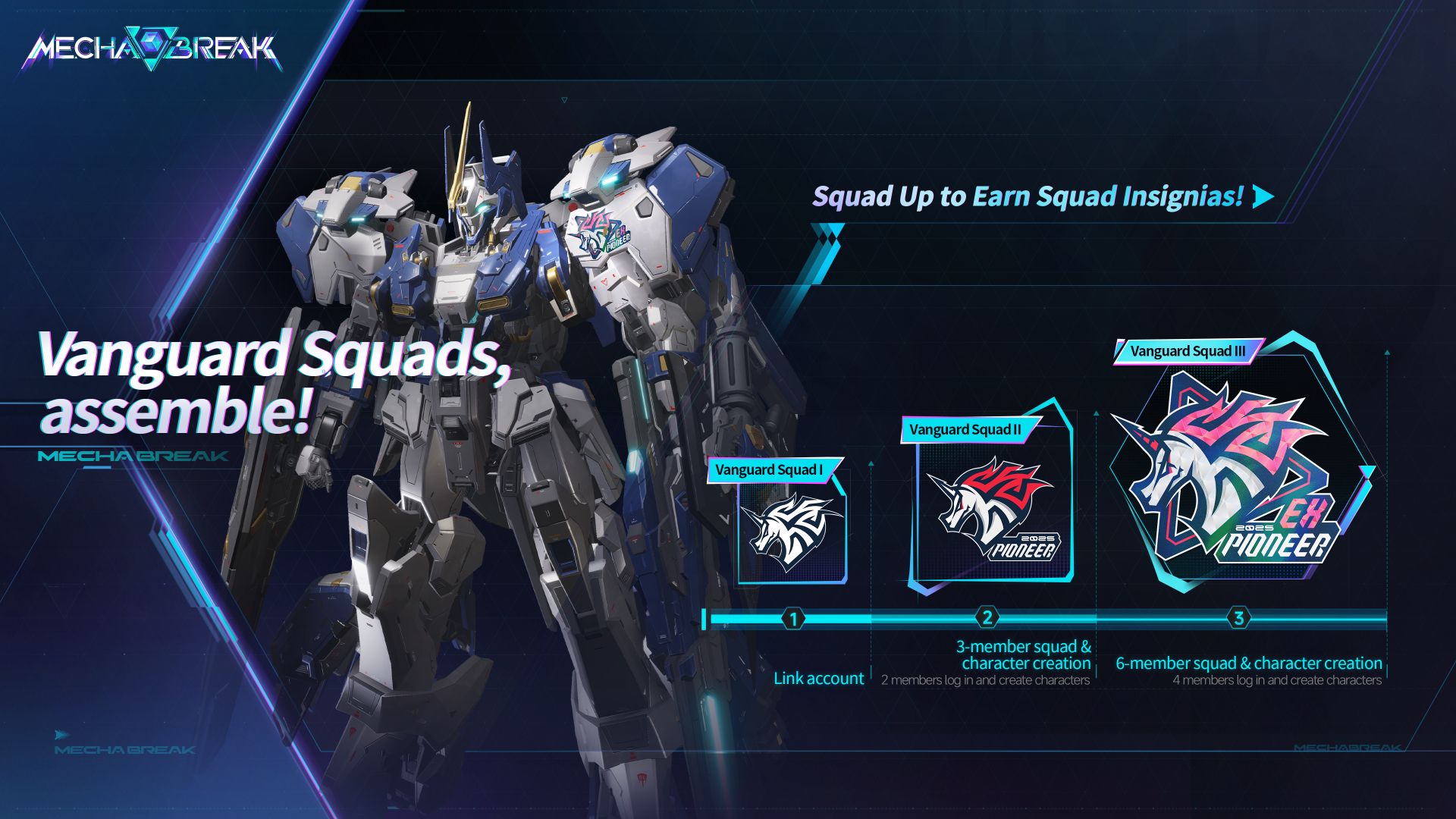Click step 2 marker on the progress track
This screenshot has width=1456, height=819.
pos(987,617)
